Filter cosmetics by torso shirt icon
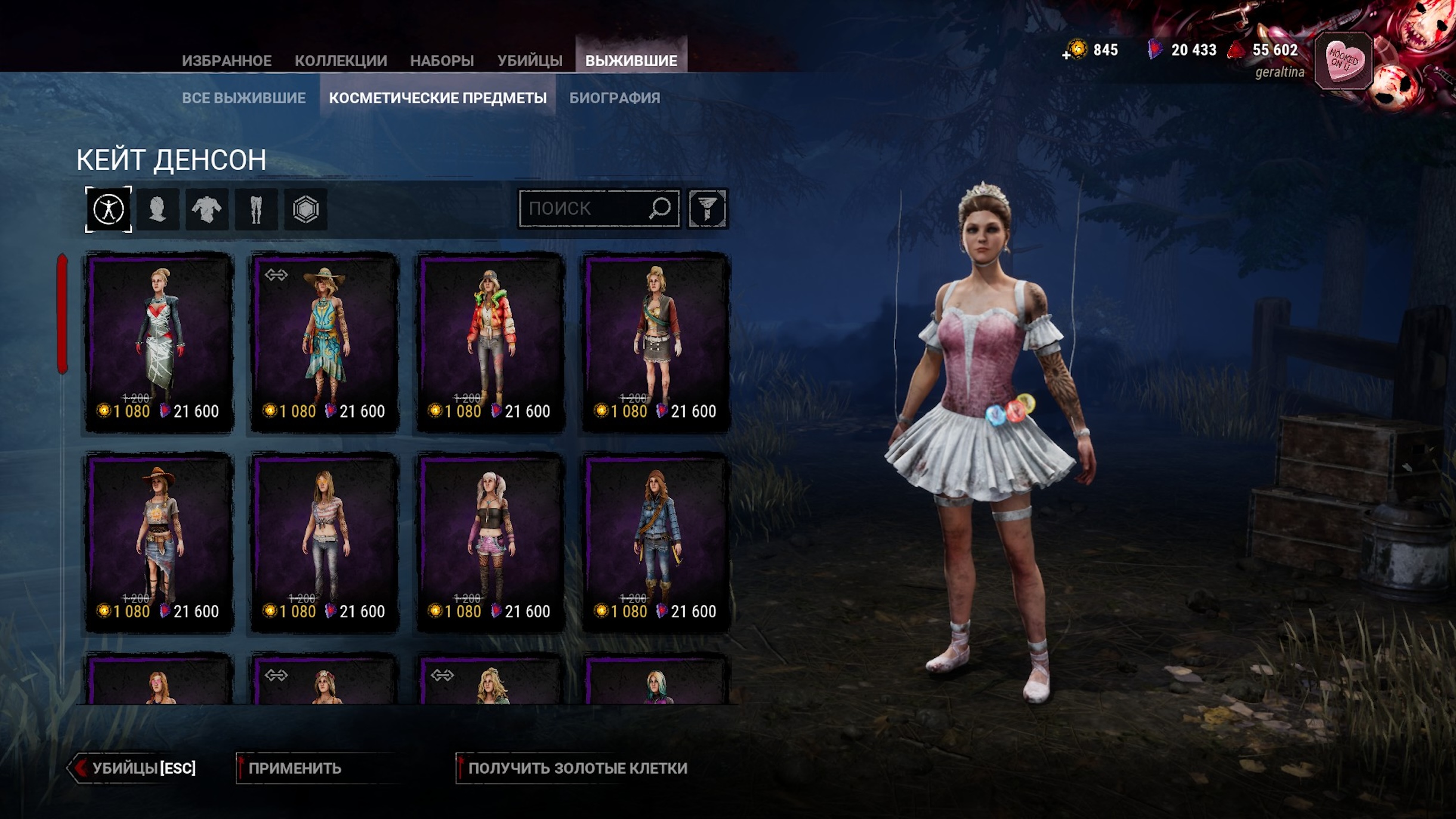This screenshot has height=819, width=1456. (x=206, y=209)
